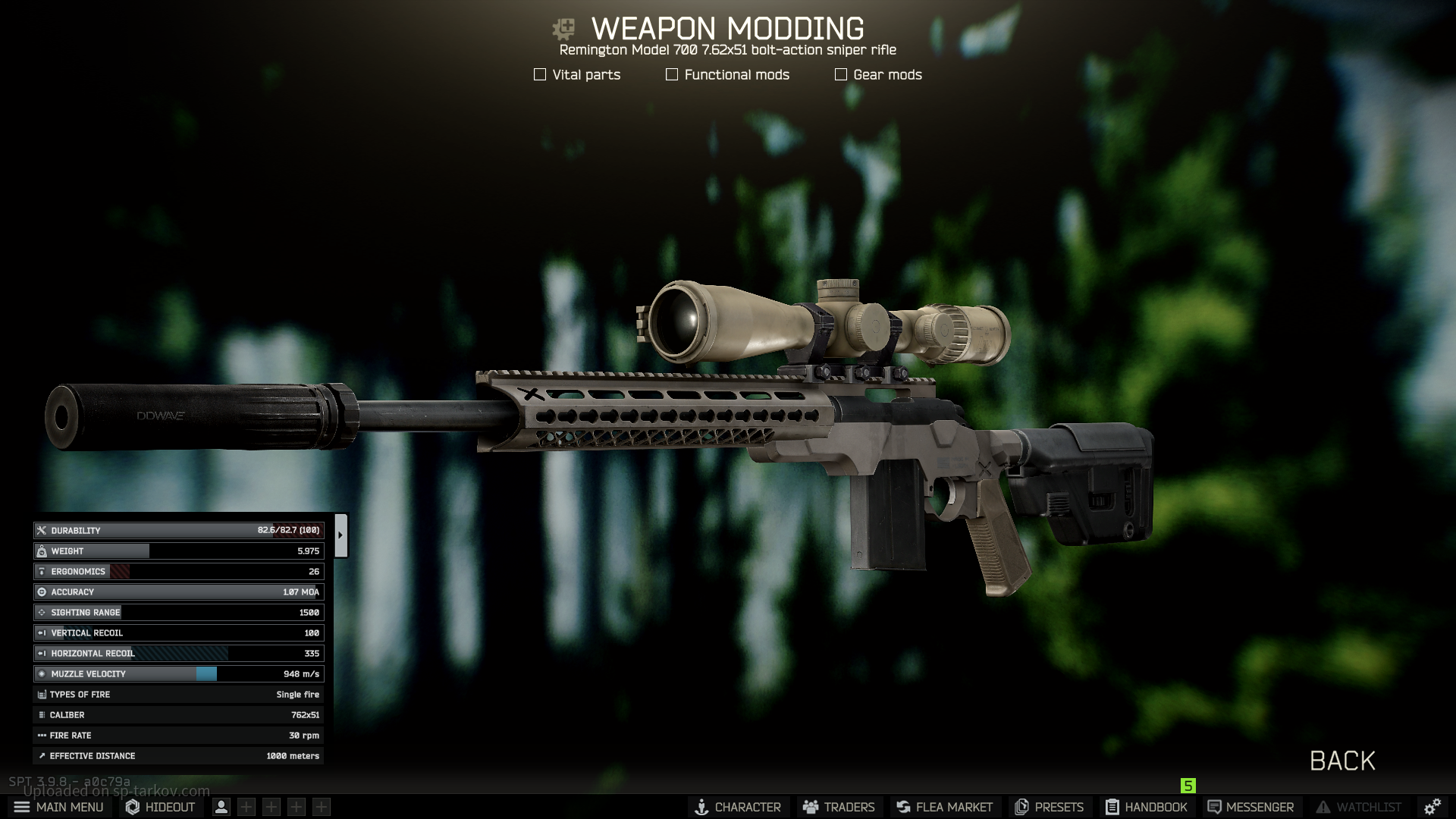Open the Flea Market
This screenshot has width=1456, height=819.
pos(944,807)
